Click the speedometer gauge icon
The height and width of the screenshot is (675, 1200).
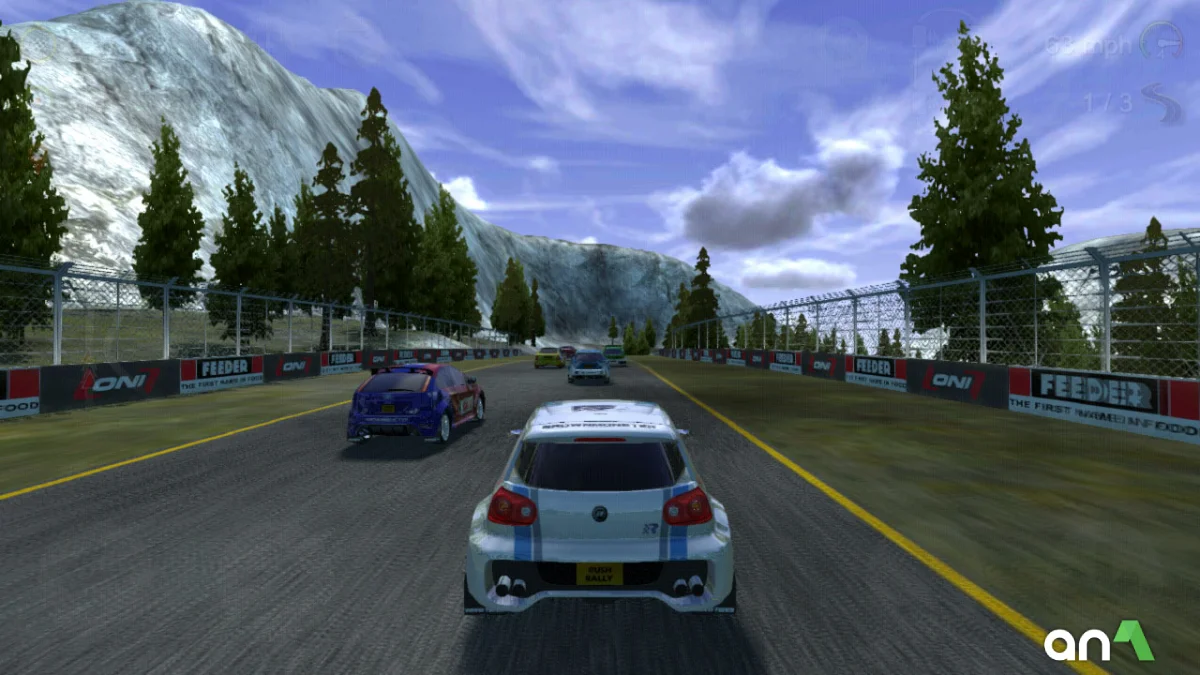pos(1161,42)
